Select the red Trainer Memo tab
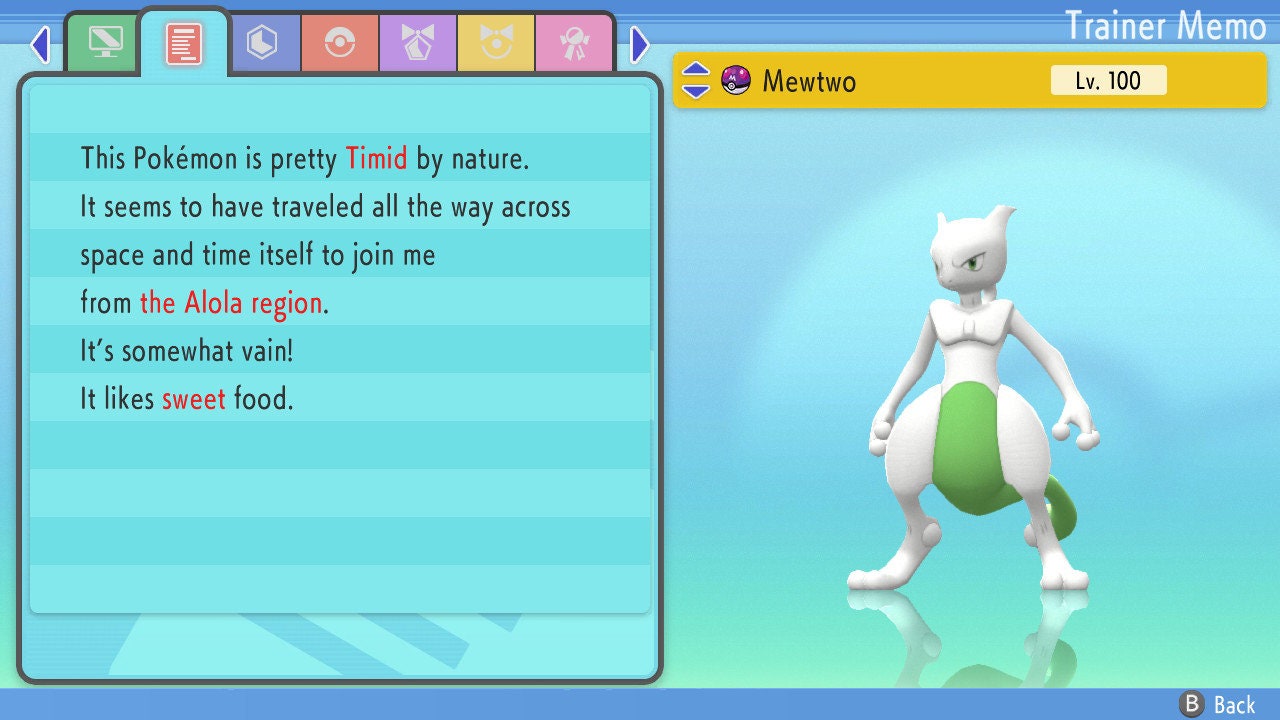The height and width of the screenshot is (720, 1280). click(184, 43)
